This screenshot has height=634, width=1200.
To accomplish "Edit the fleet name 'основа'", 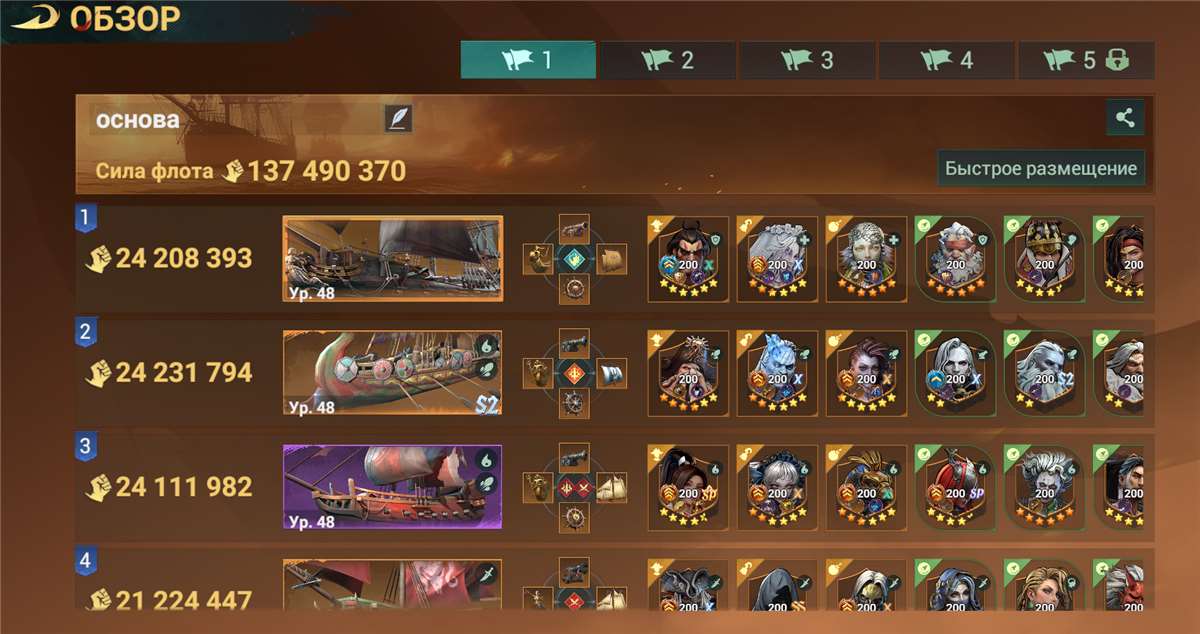I will click(x=398, y=119).
